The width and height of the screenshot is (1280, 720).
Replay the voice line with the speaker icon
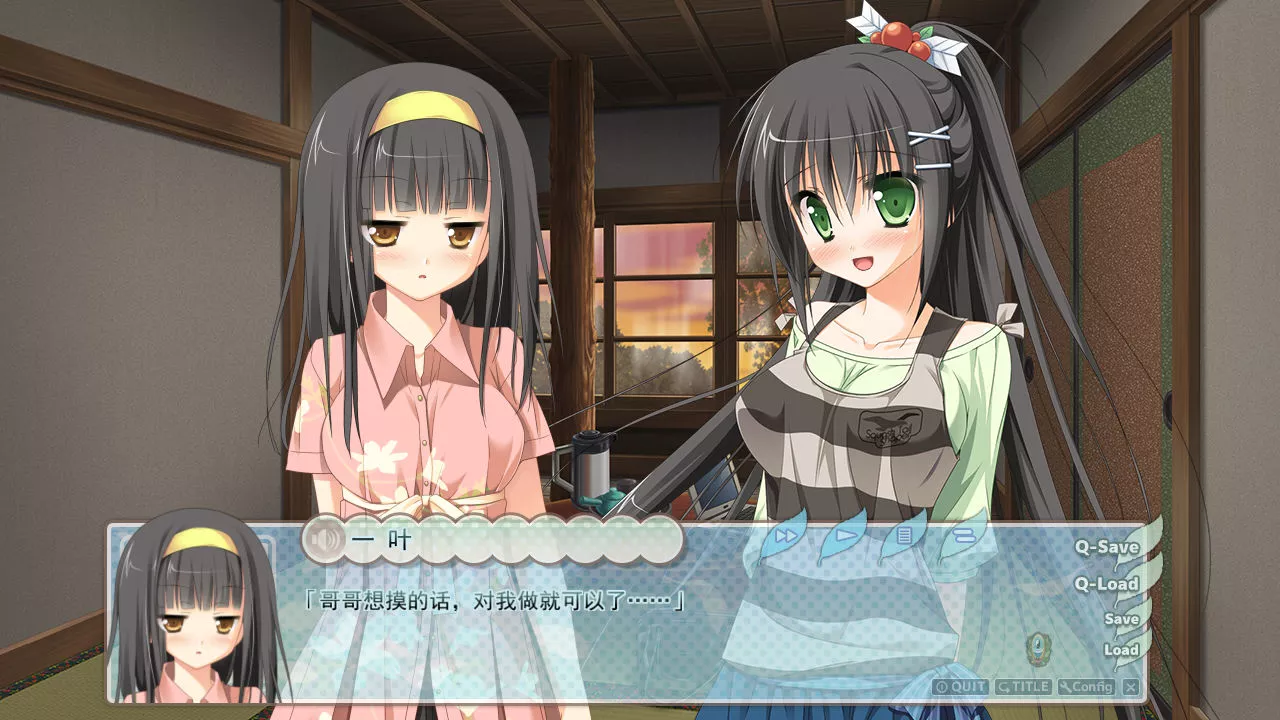click(x=324, y=541)
